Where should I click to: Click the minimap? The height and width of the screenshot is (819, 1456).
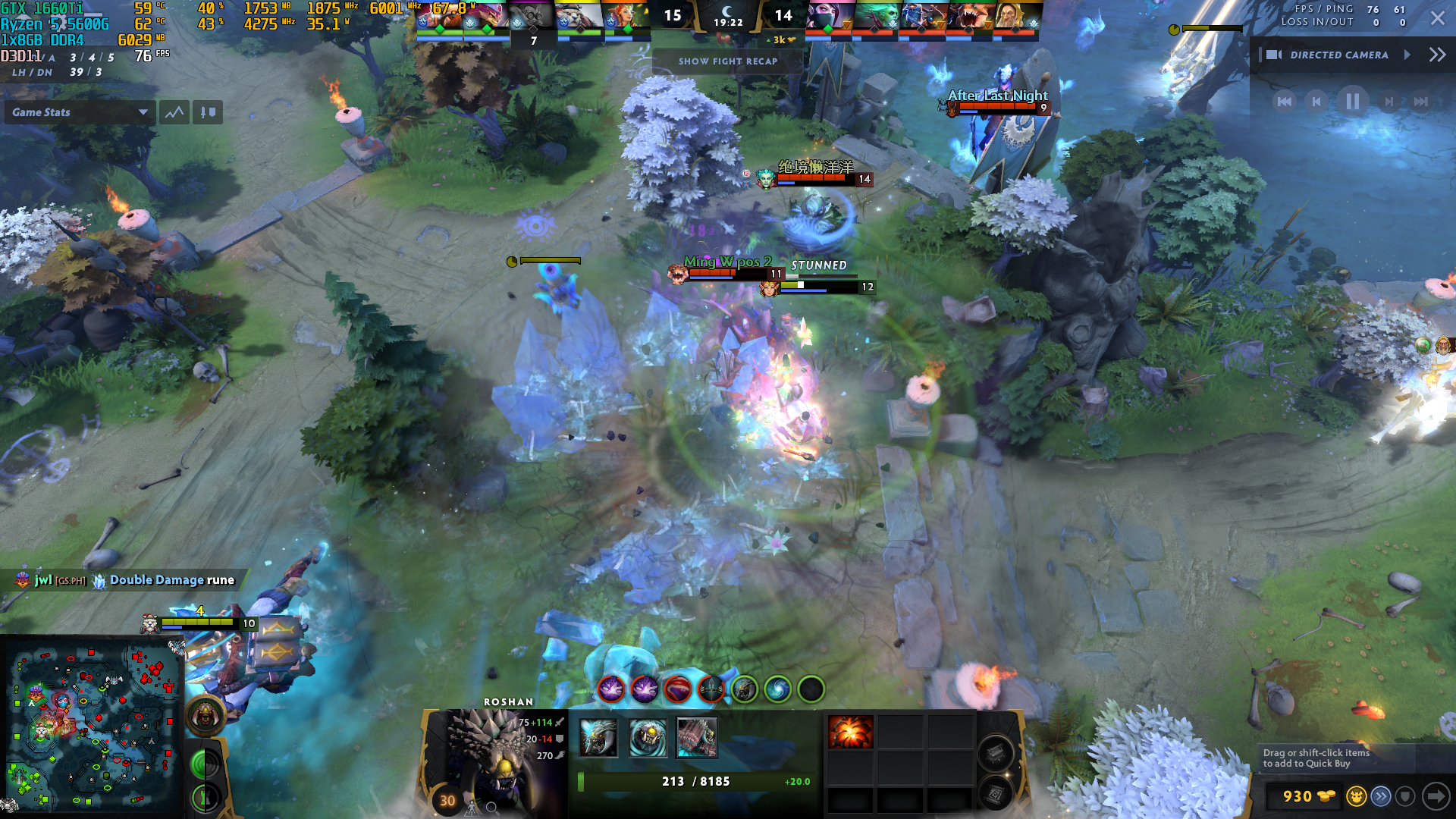pos(91,726)
